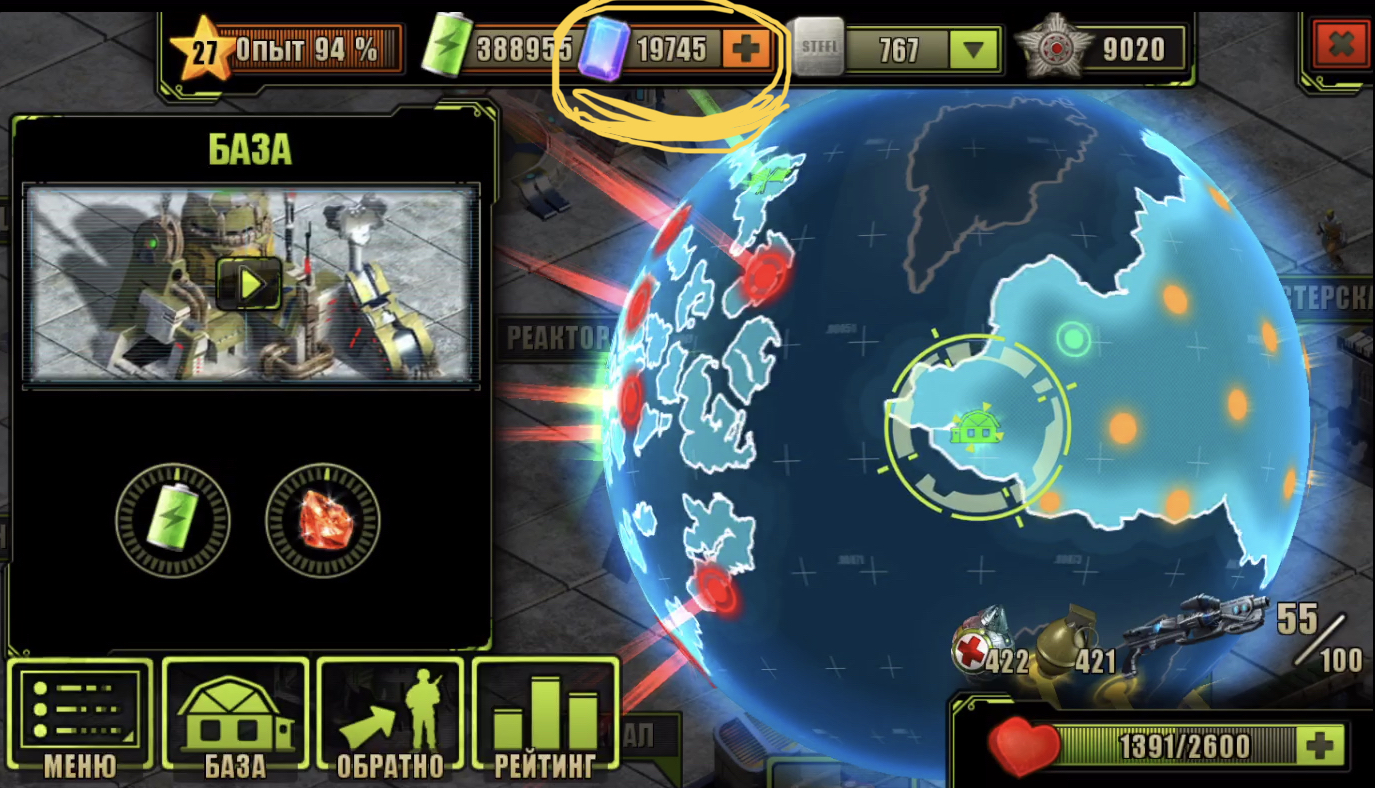Image resolution: width=1375 pixels, height=788 pixels.
Task: Close the screen with the red X
Action: [x=1341, y=45]
